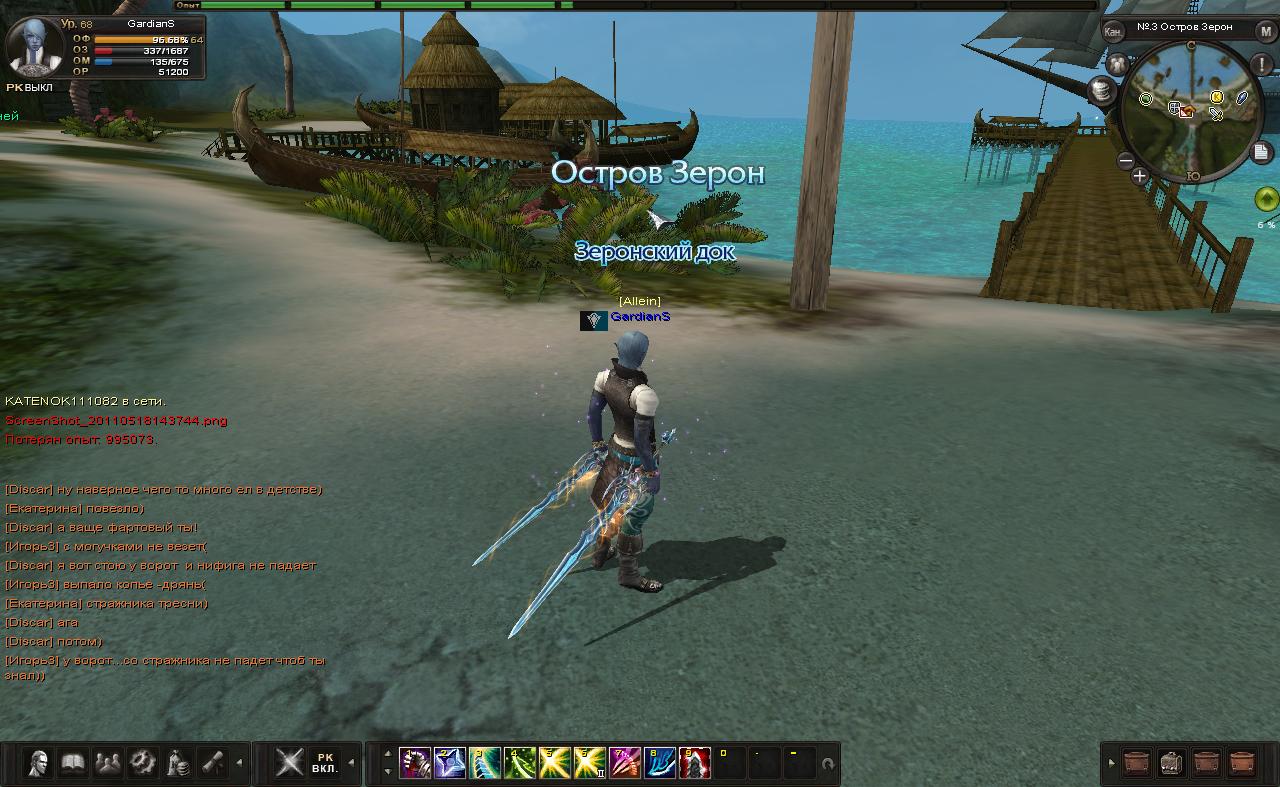This screenshot has height=787, width=1280.
Task: Open the gear settings icon
Action: [143, 763]
